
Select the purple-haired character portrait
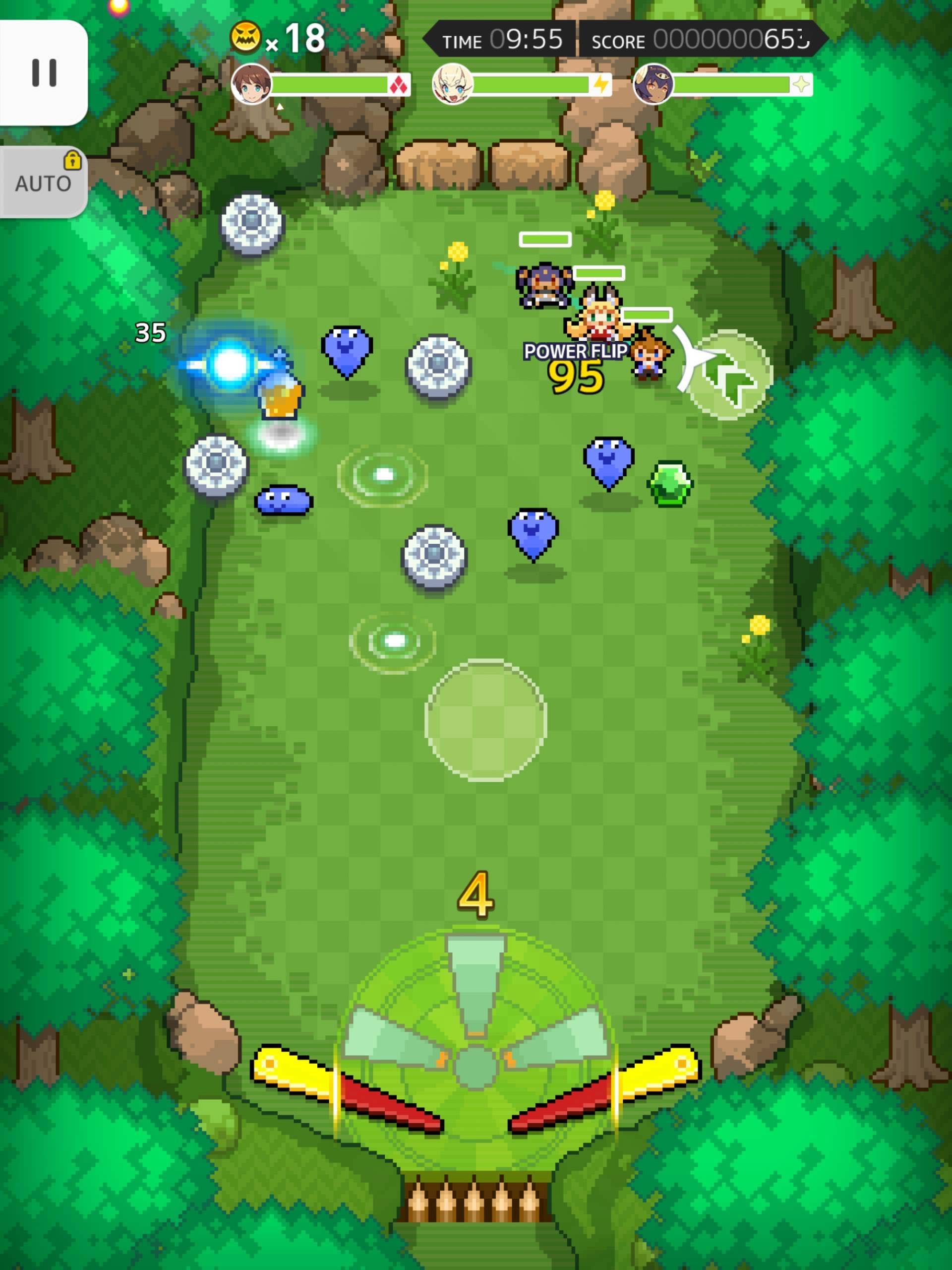click(653, 84)
